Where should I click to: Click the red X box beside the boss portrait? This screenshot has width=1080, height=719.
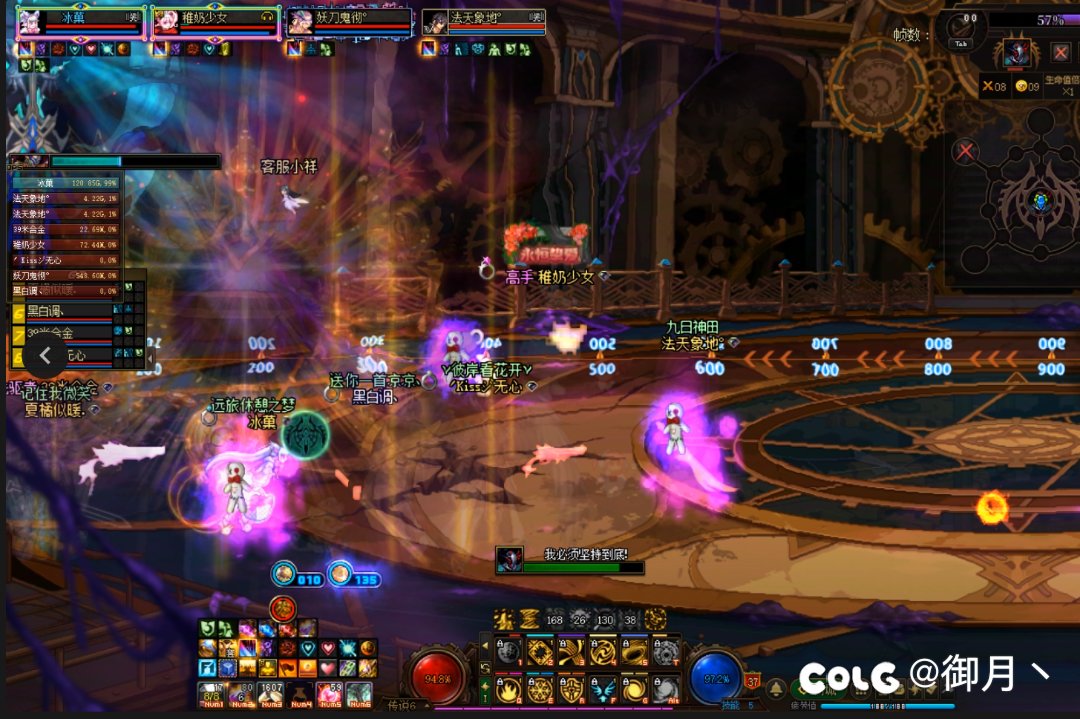point(1061,53)
